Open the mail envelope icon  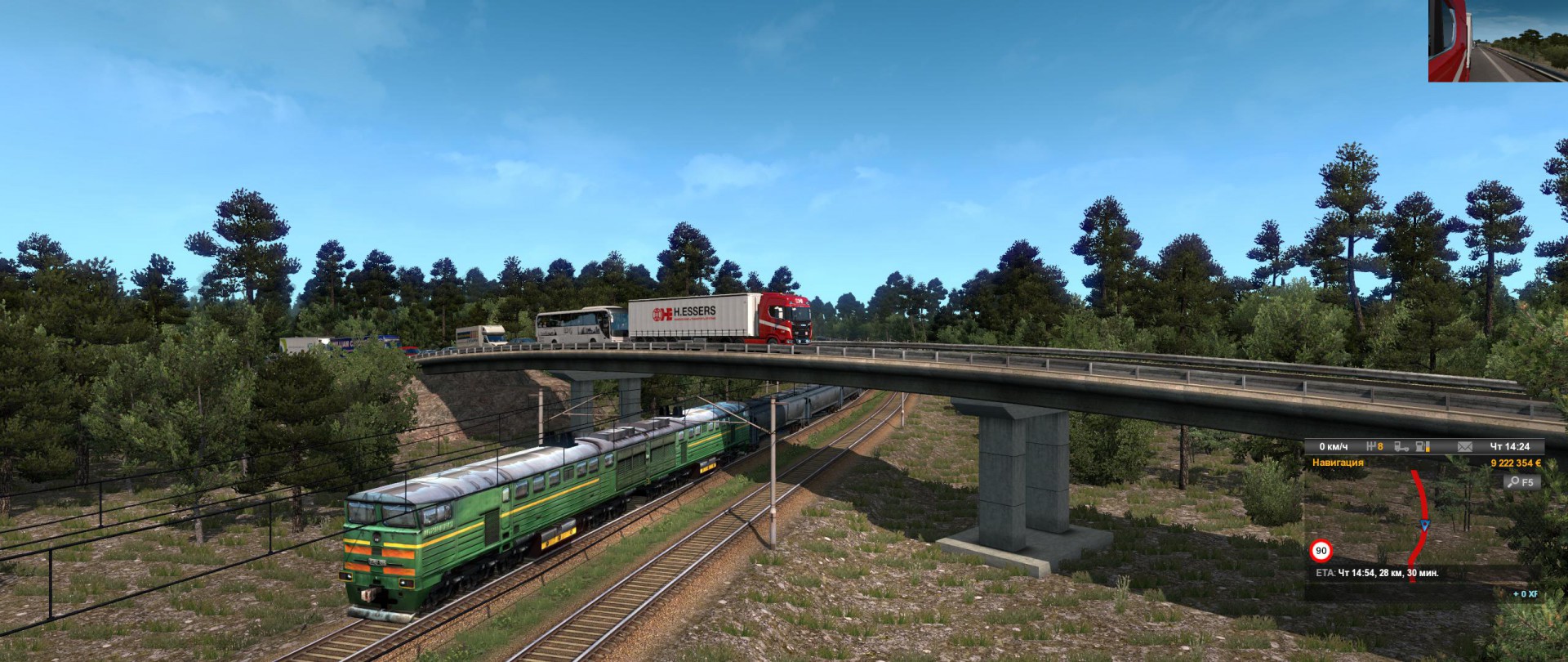pyautogui.click(x=1464, y=446)
